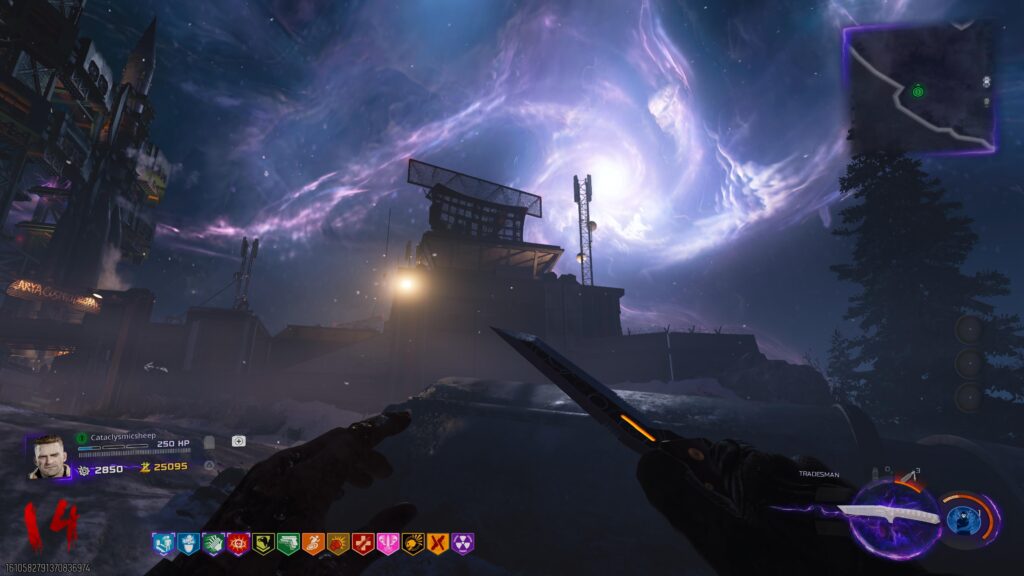Click the self-revive kit icon
This screenshot has width=1024, height=576.
click(239, 441)
